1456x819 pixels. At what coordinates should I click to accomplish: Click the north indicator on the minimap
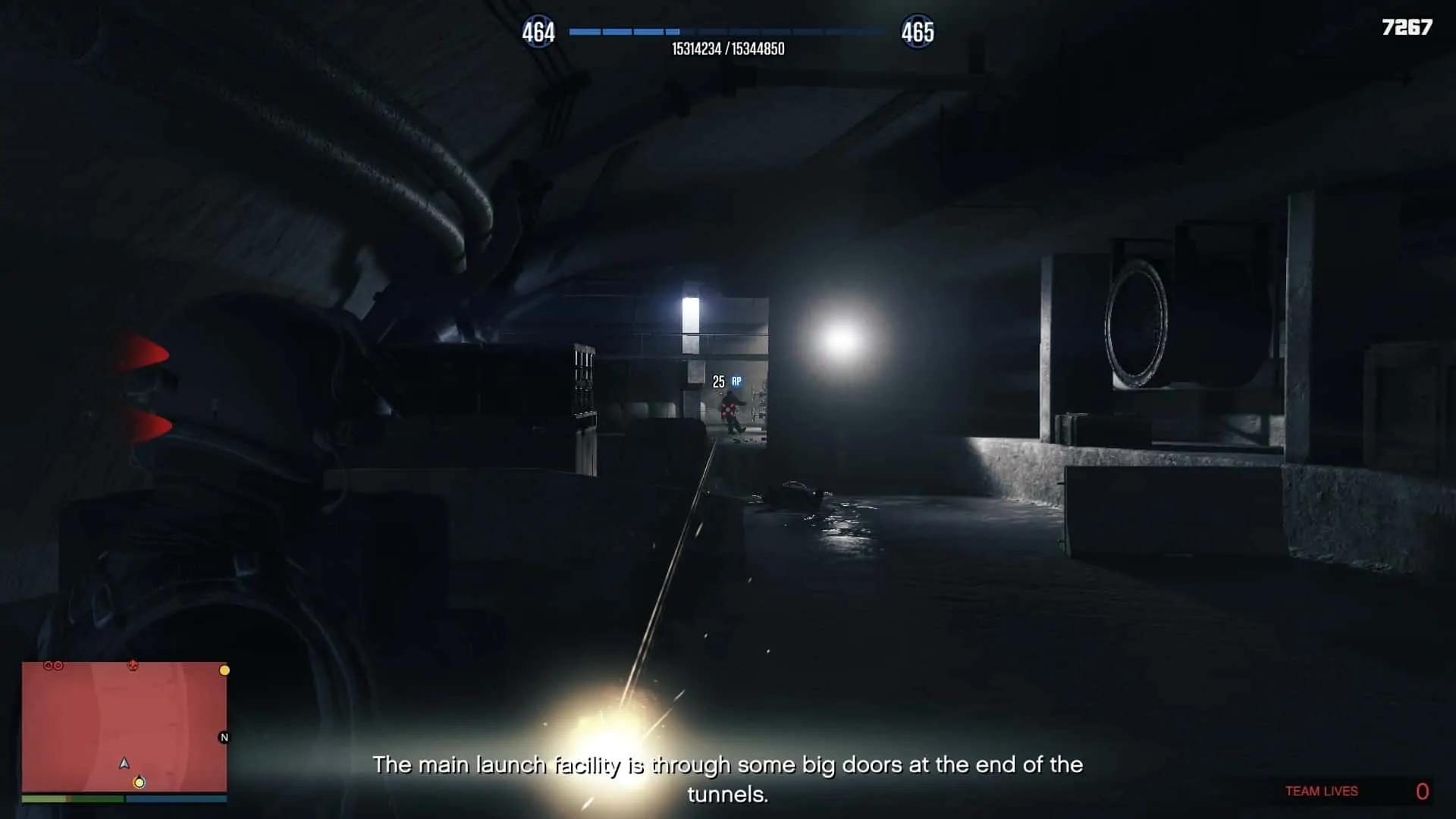tap(224, 737)
